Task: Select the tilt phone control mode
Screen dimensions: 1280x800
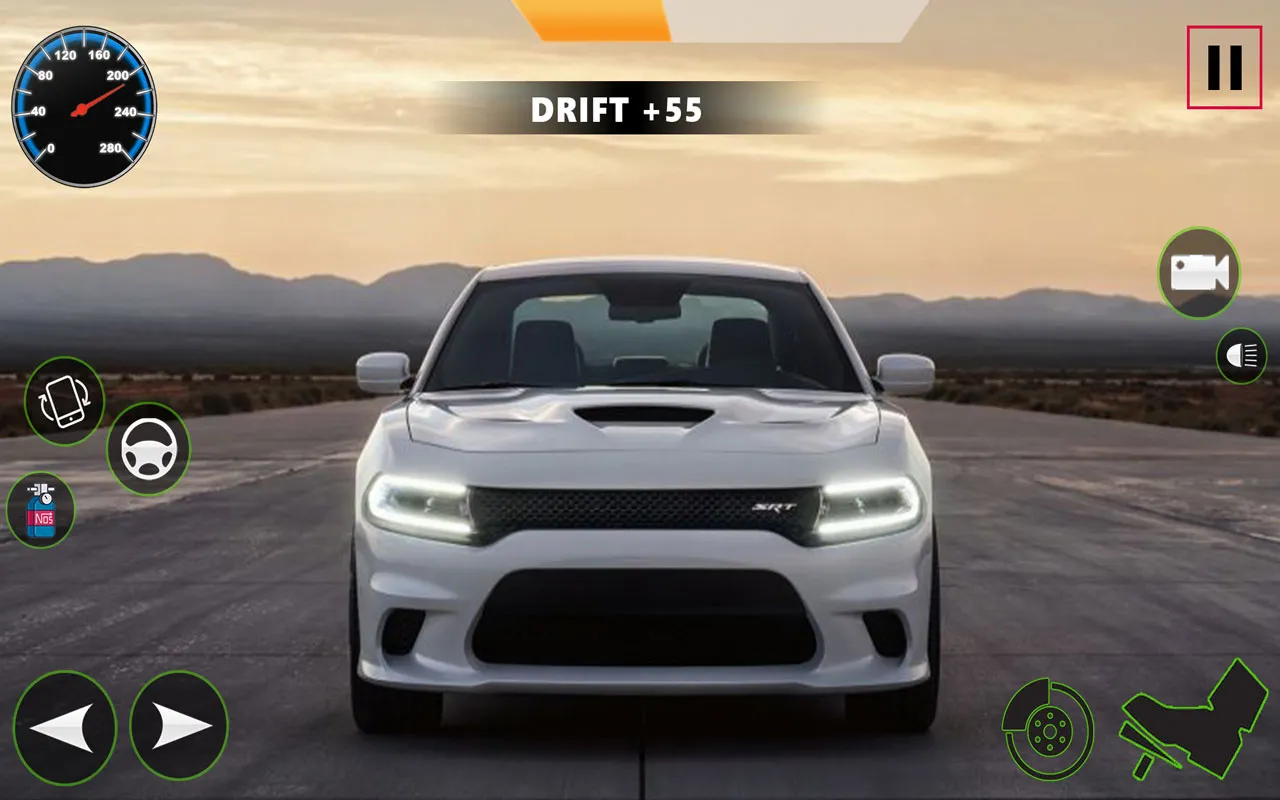Action: pos(64,400)
